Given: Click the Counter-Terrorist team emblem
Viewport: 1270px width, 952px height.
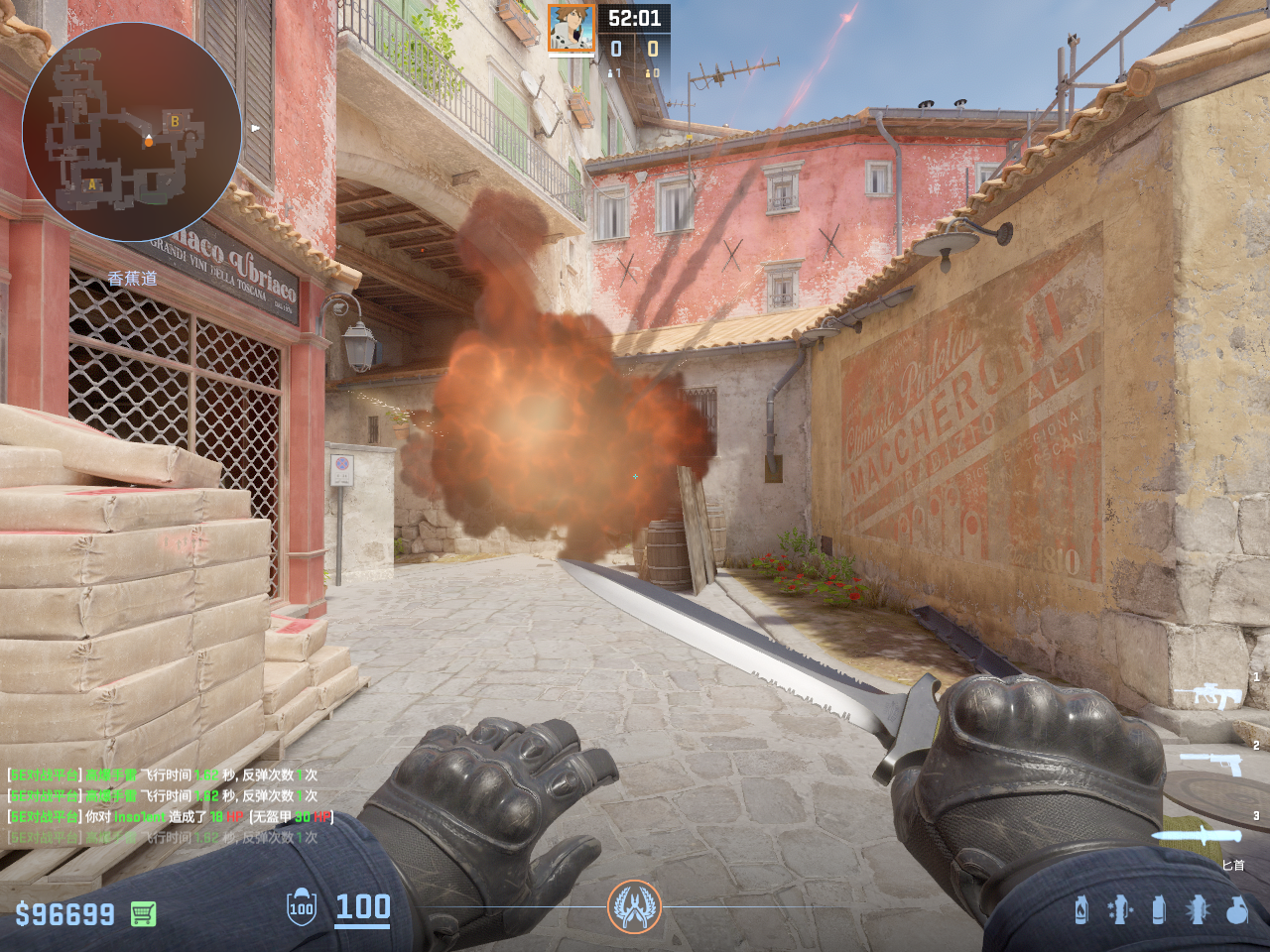Looking at the screenshot, I should click(634, 906).
